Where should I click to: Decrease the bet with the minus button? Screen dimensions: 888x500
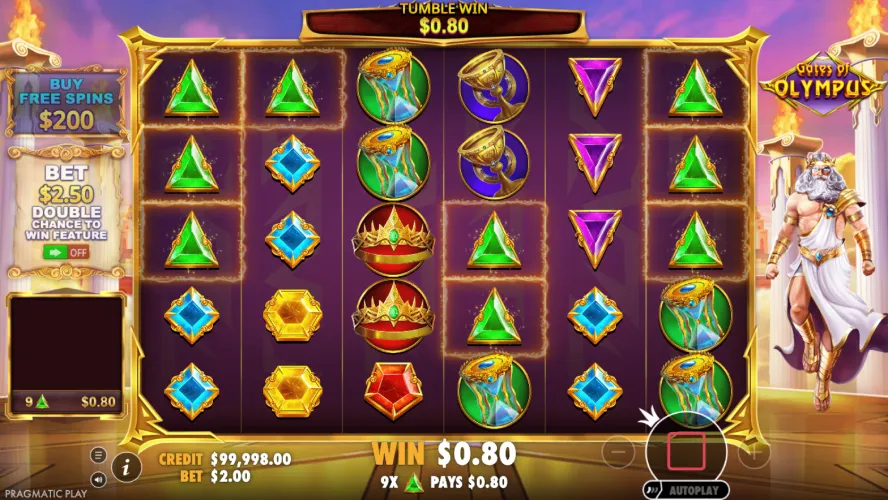pyautogui.click(x=620, y=453)
